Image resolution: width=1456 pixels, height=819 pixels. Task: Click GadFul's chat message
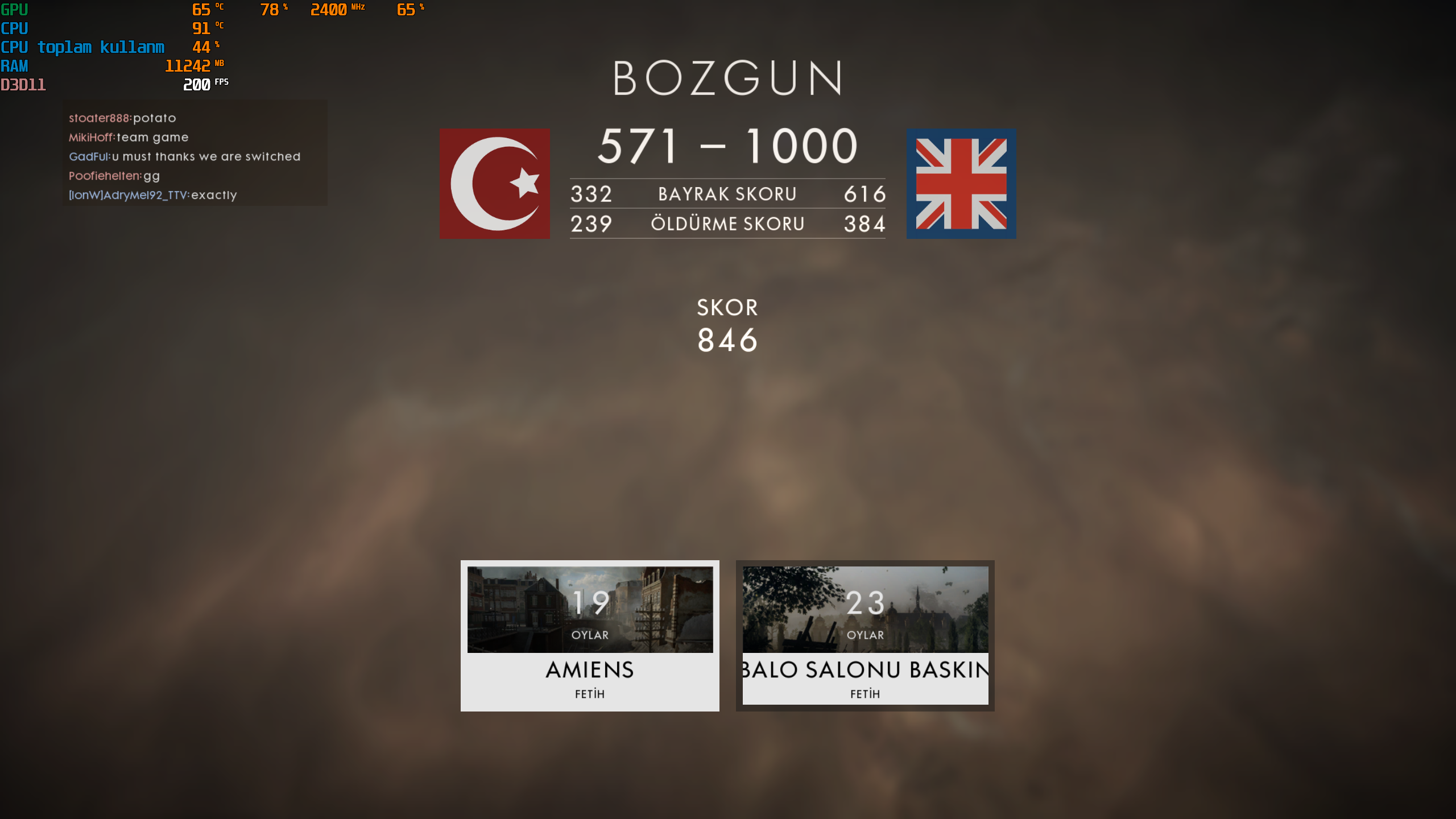click(185, 156)
